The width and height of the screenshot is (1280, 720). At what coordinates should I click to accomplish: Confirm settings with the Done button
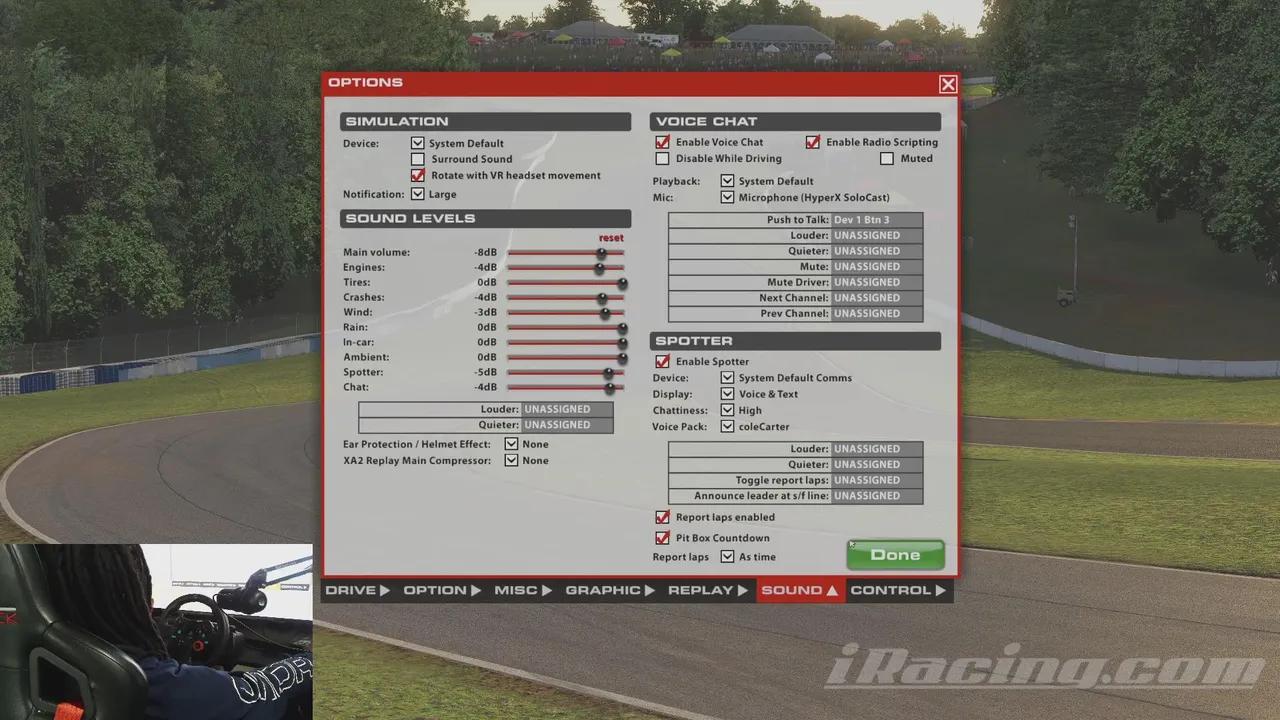tap(895, 555)
